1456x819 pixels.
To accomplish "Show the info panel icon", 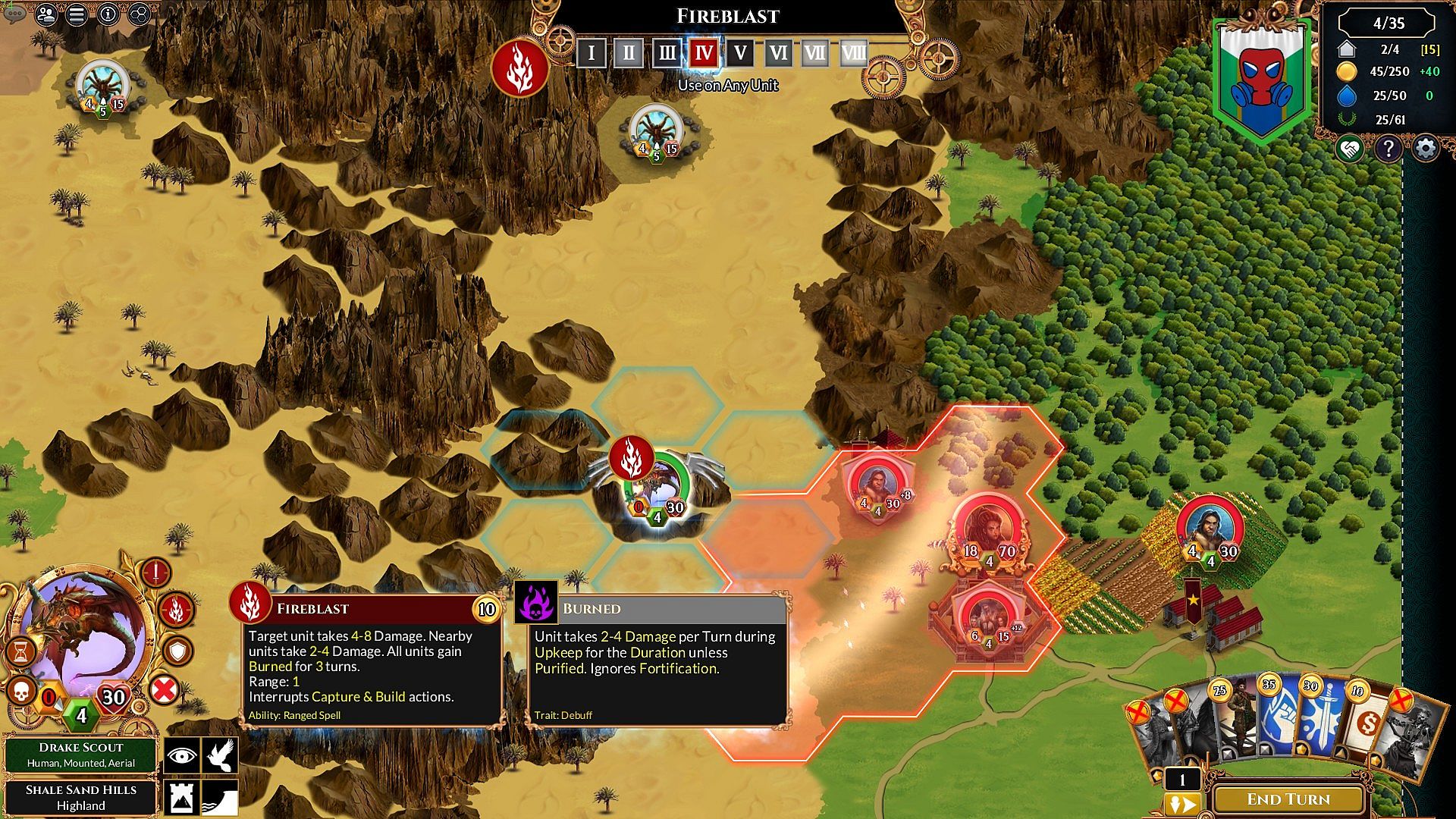I will (x=108, y=14).
